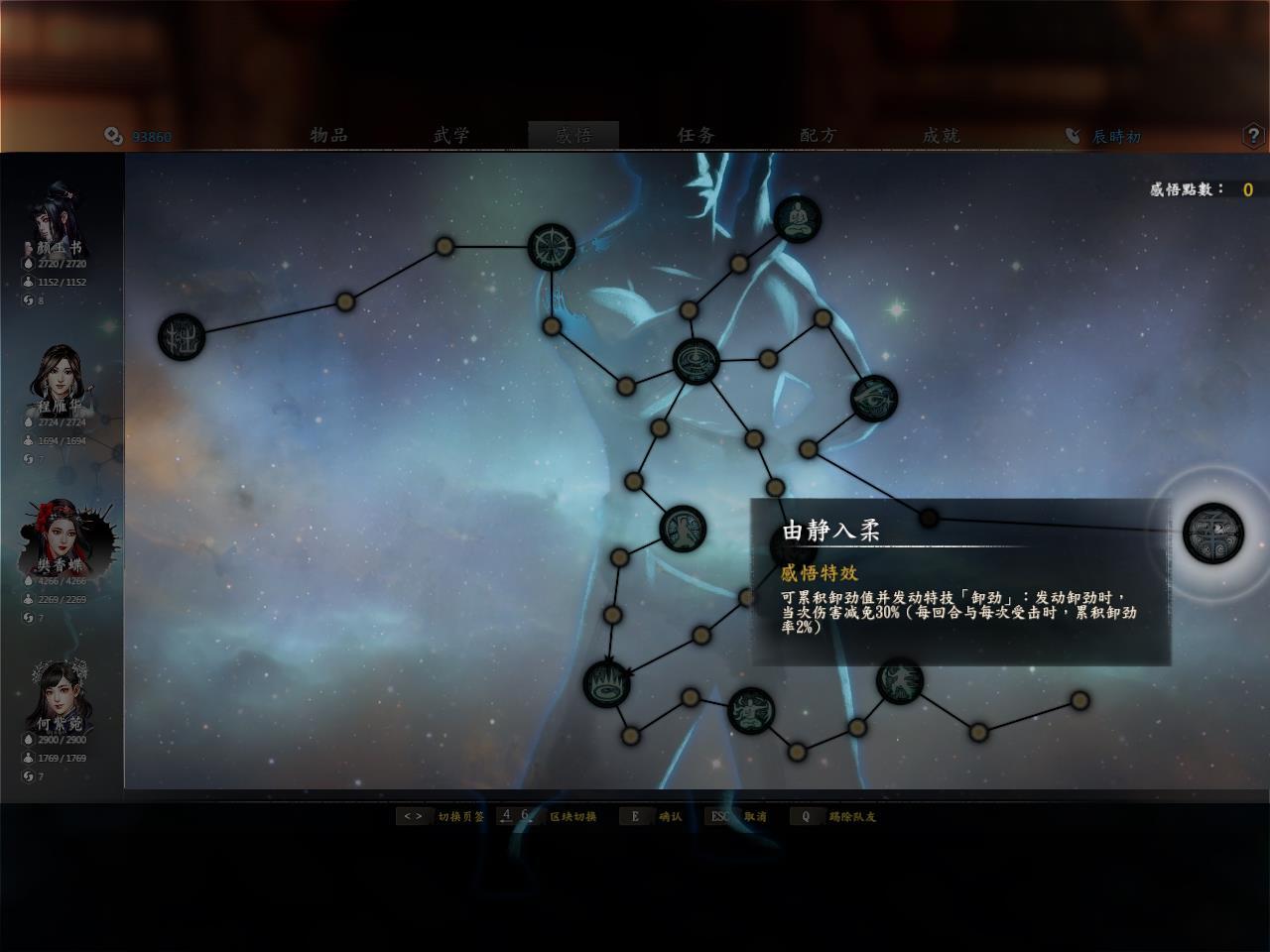Click the 拙 character insight node
Screen dimensions: 1270x952
(183, 337)
